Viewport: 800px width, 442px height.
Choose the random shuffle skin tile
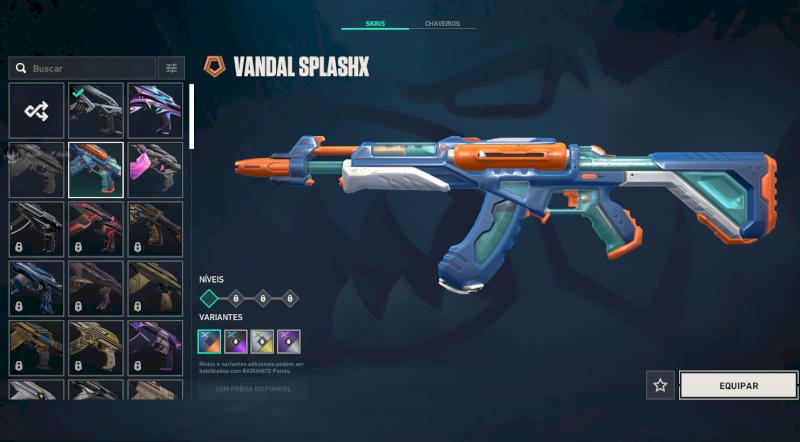(37, 111)
